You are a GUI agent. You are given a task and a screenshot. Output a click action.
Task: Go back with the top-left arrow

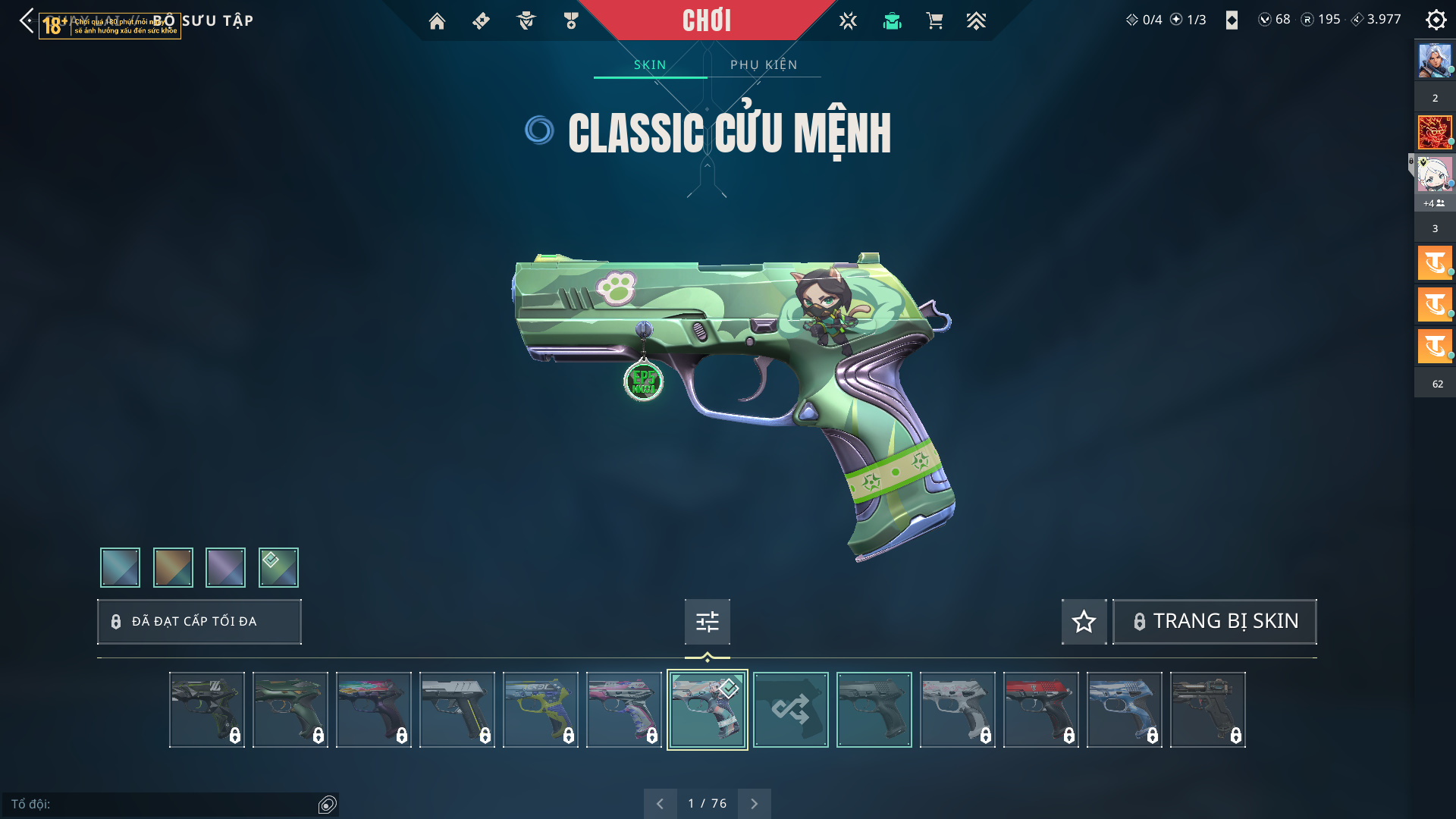pyautogui.click(x=27, y=20)
